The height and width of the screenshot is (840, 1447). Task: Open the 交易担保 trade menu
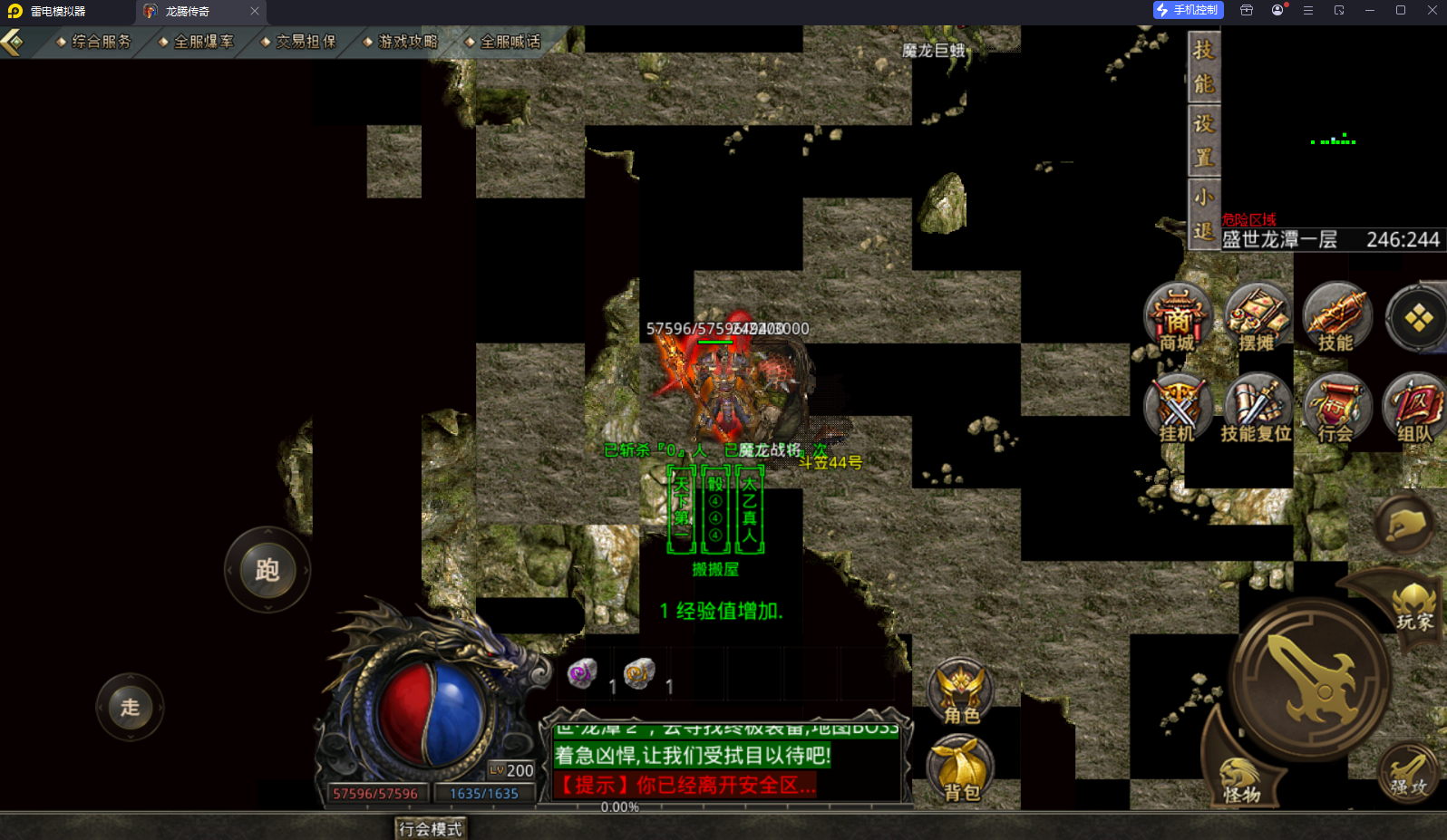pyautogui.click(x=299, y=42)
